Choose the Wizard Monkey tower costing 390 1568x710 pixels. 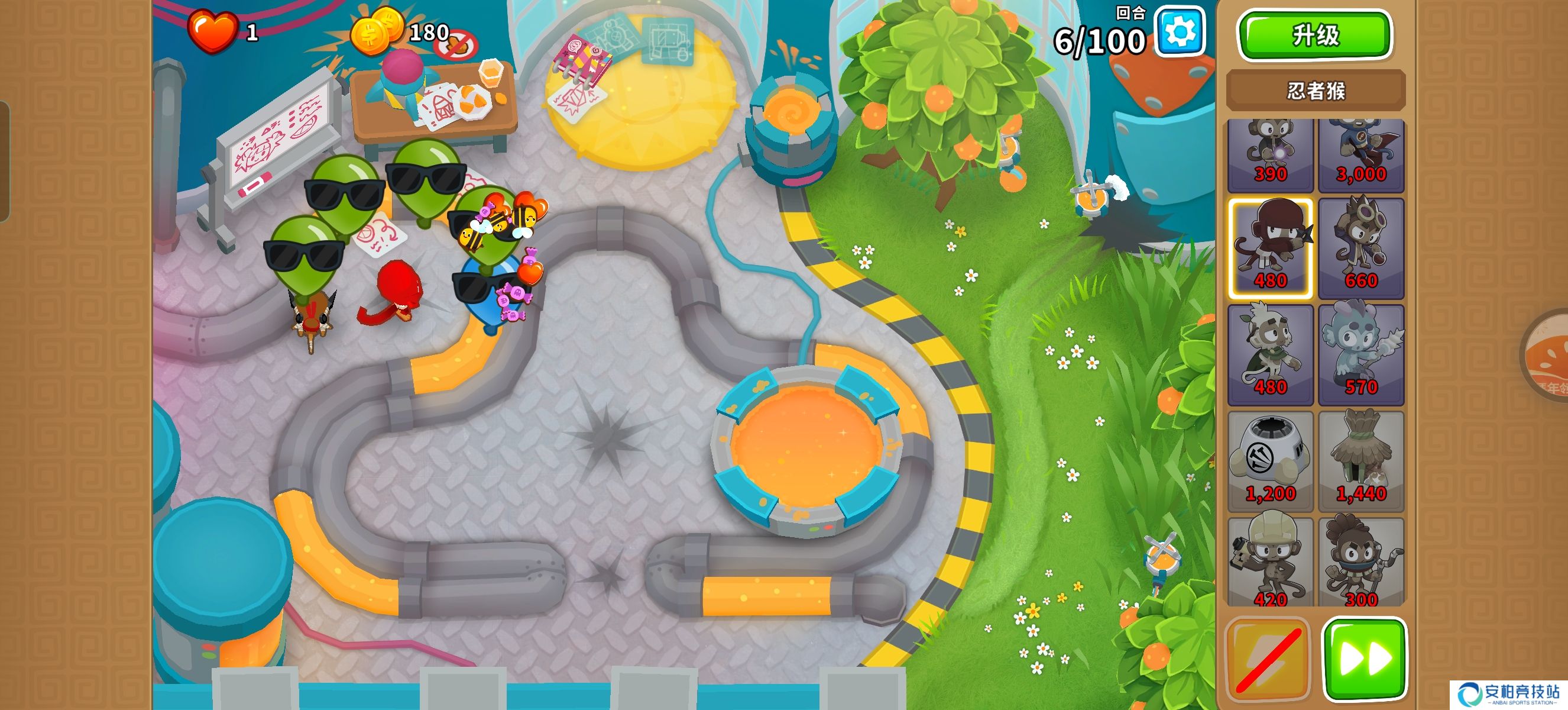click(x=1271, y=154)
